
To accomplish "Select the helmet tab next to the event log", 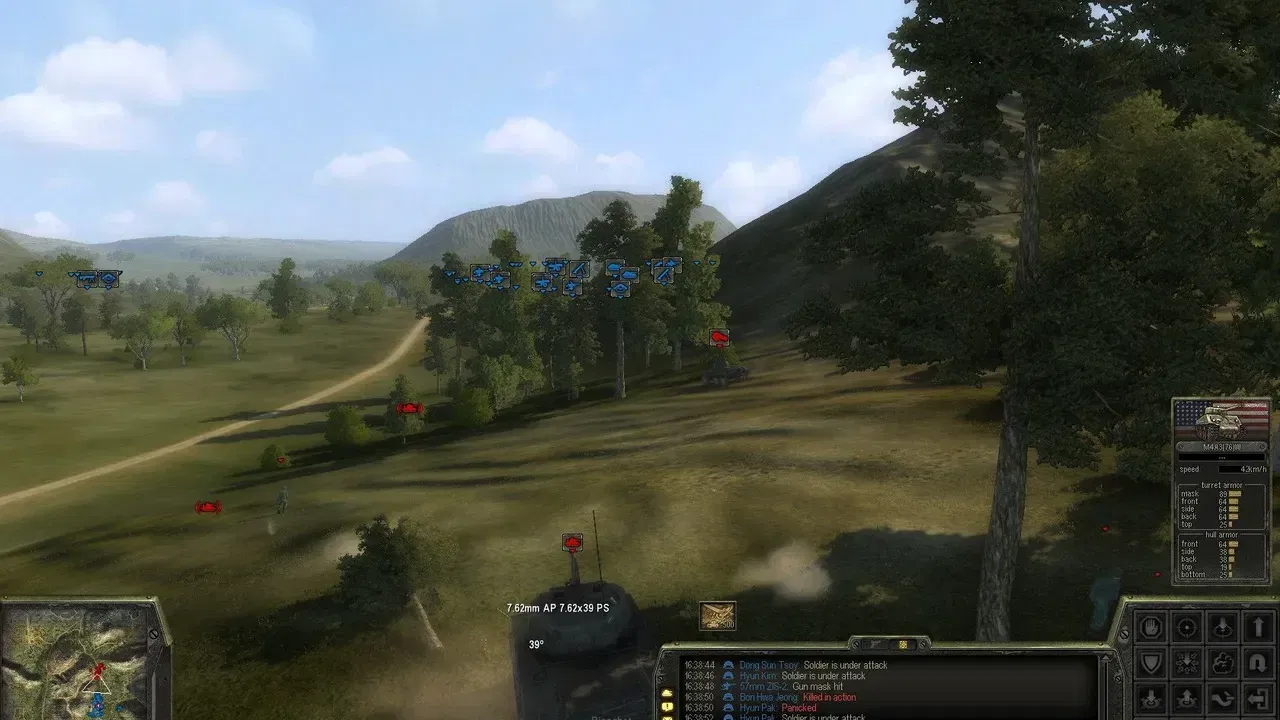I will [x=904, y=645].
